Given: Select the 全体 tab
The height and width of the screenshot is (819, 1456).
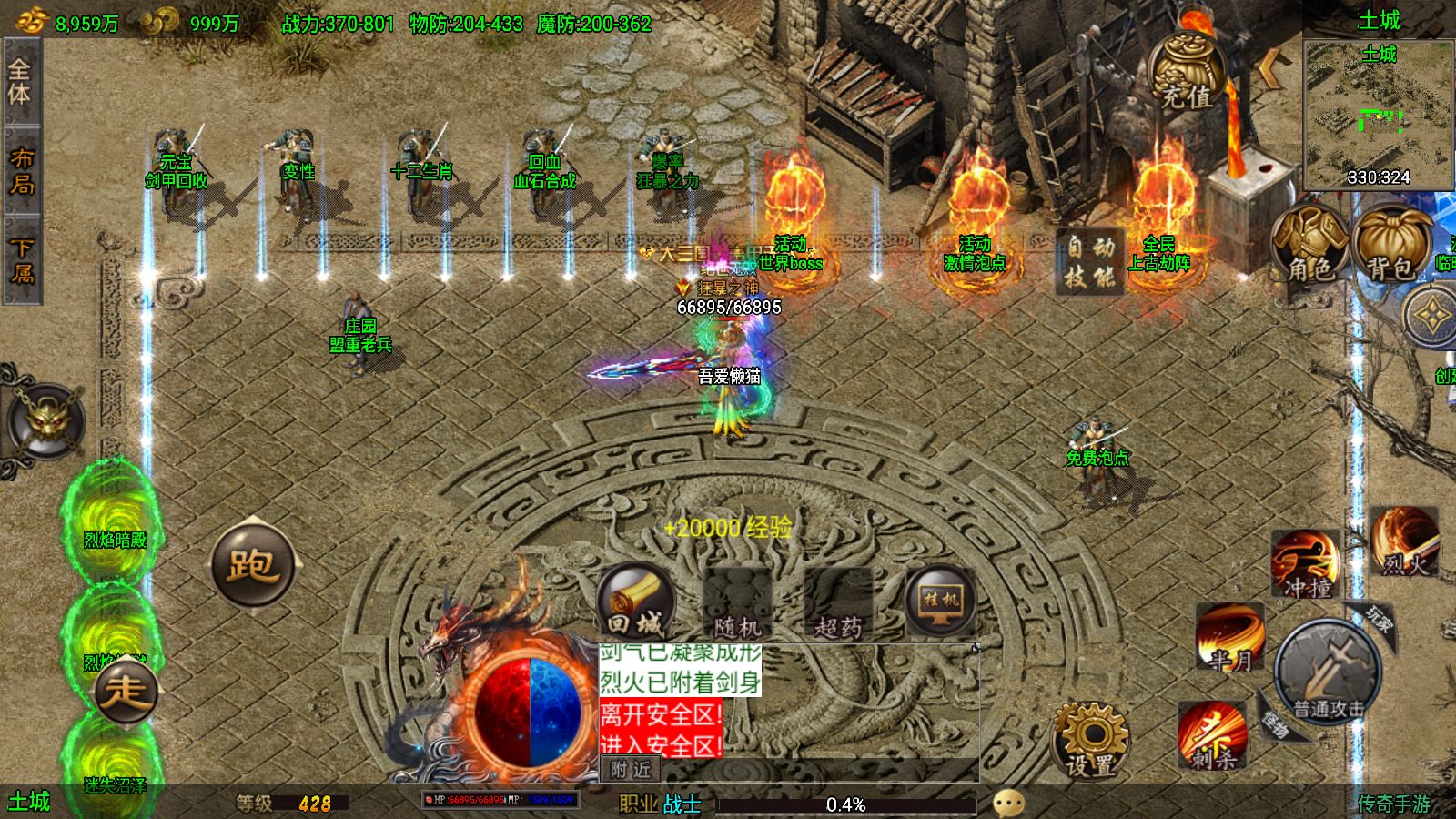Looking at the screenshot, I should click(x=20, y=82).
